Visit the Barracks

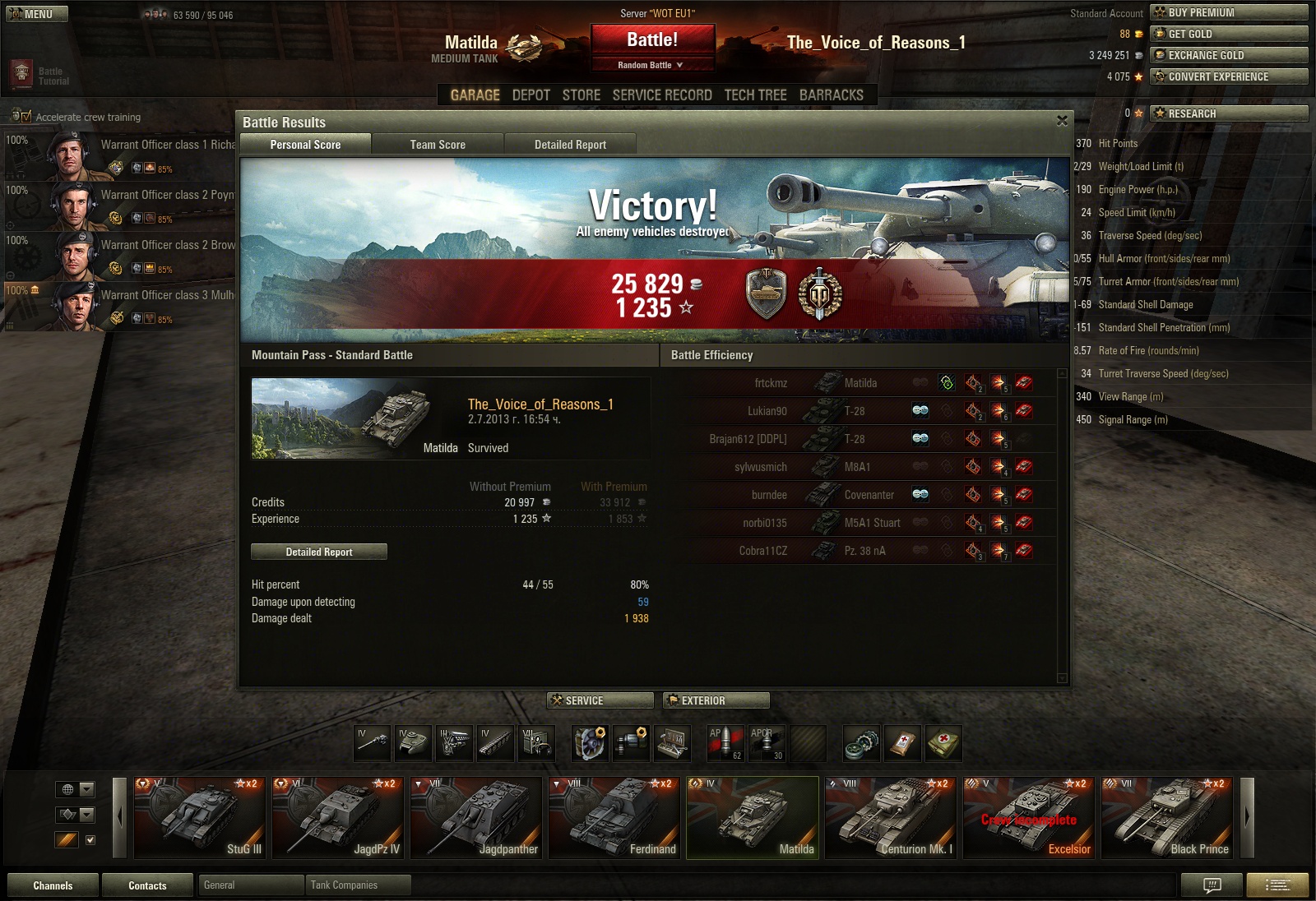point(831,95)
